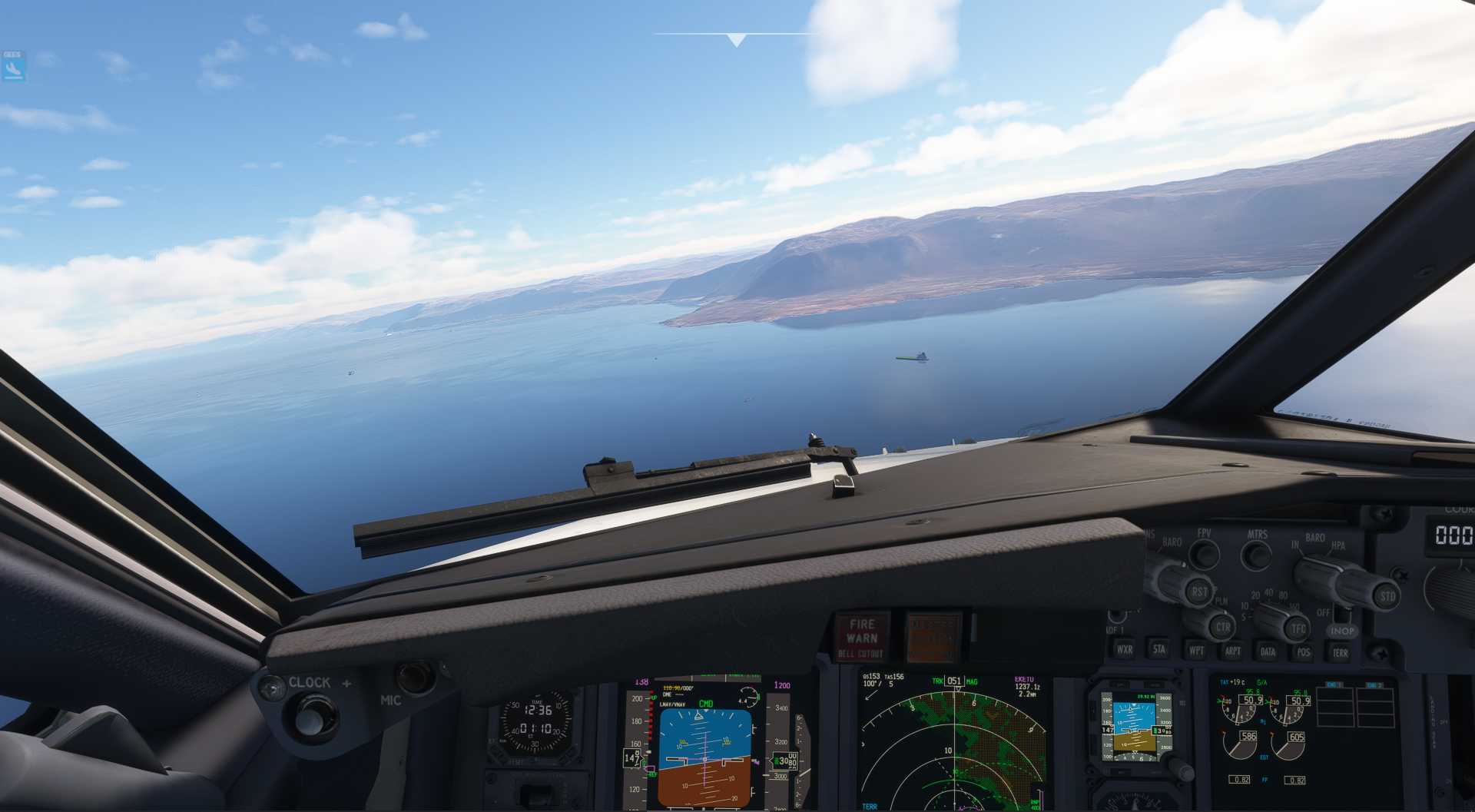Click the CLOCK chronograph button
The image size is (1475, 812).
[310, 717]
